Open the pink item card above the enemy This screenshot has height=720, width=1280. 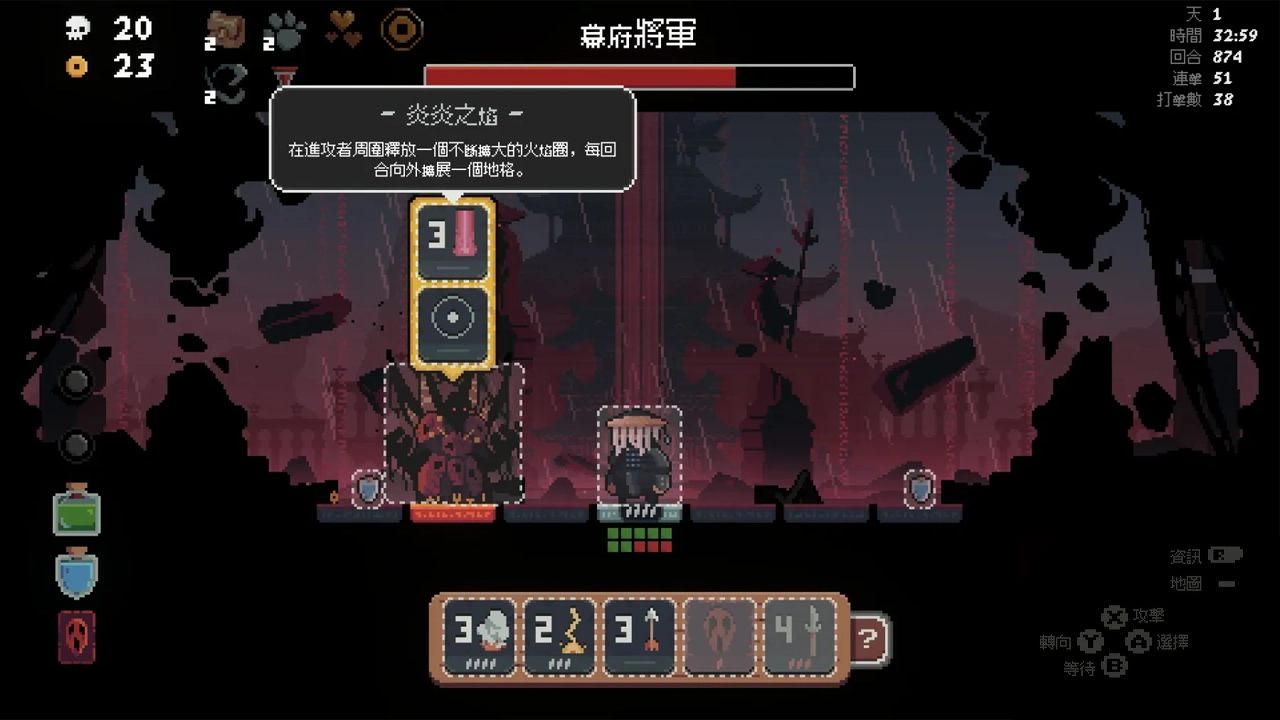pos(452,240)
